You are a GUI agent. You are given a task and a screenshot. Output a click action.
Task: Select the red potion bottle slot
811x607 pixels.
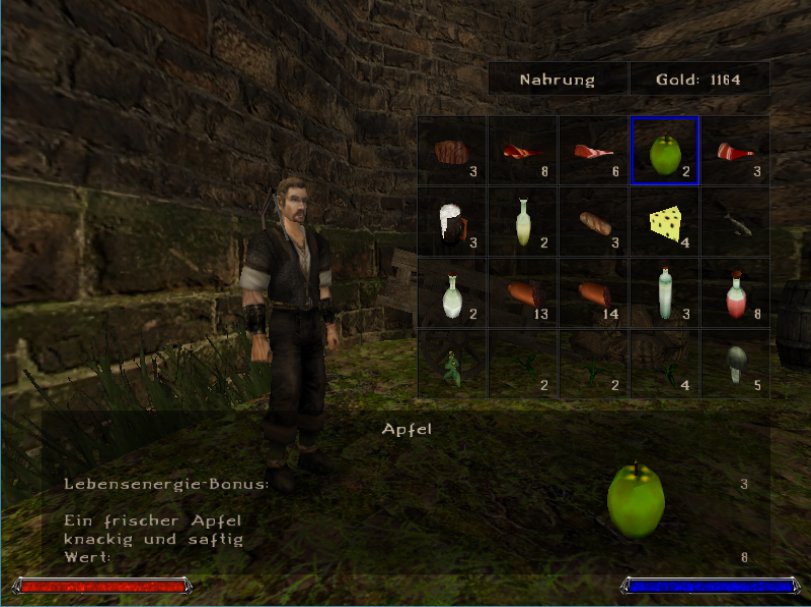734,292
